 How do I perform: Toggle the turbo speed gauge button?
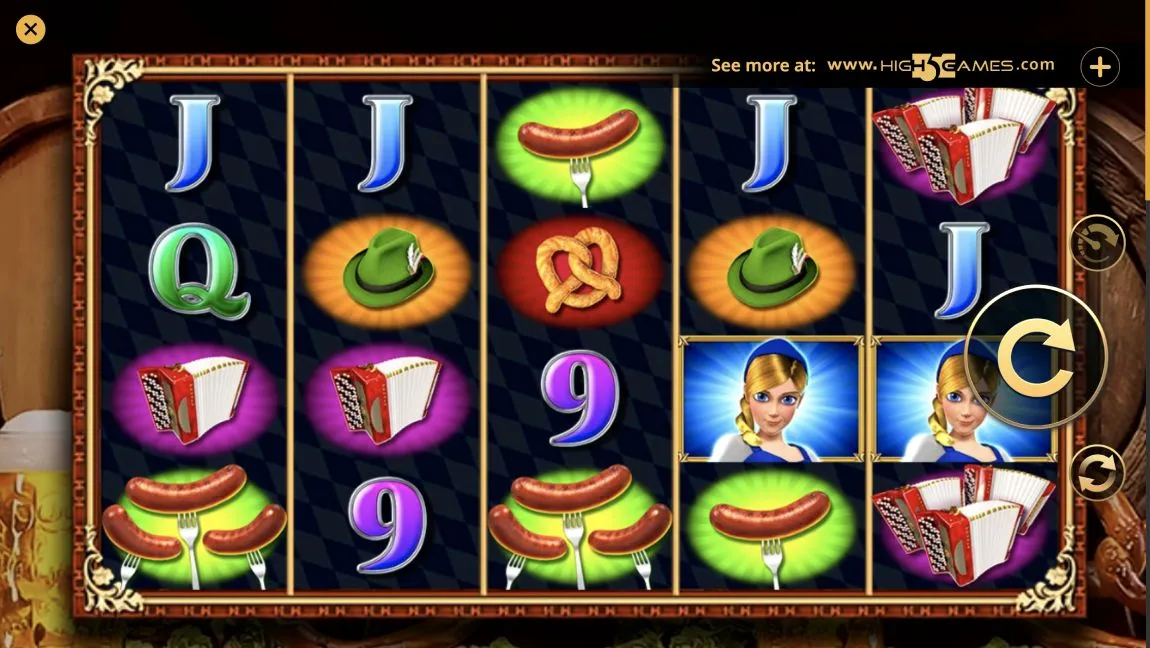pos(1097,242)
